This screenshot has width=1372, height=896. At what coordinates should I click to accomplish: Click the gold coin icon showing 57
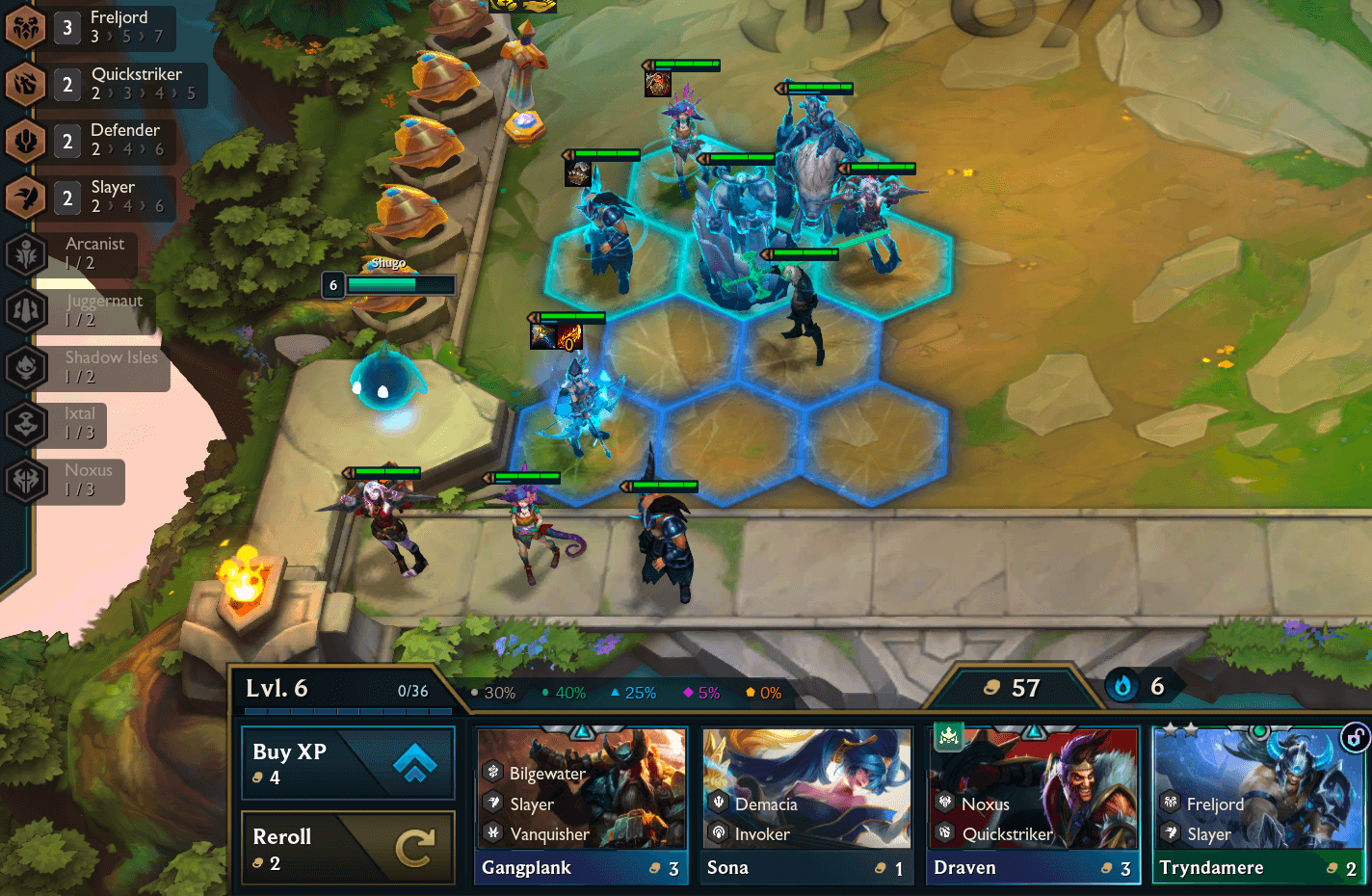point(992,688)
